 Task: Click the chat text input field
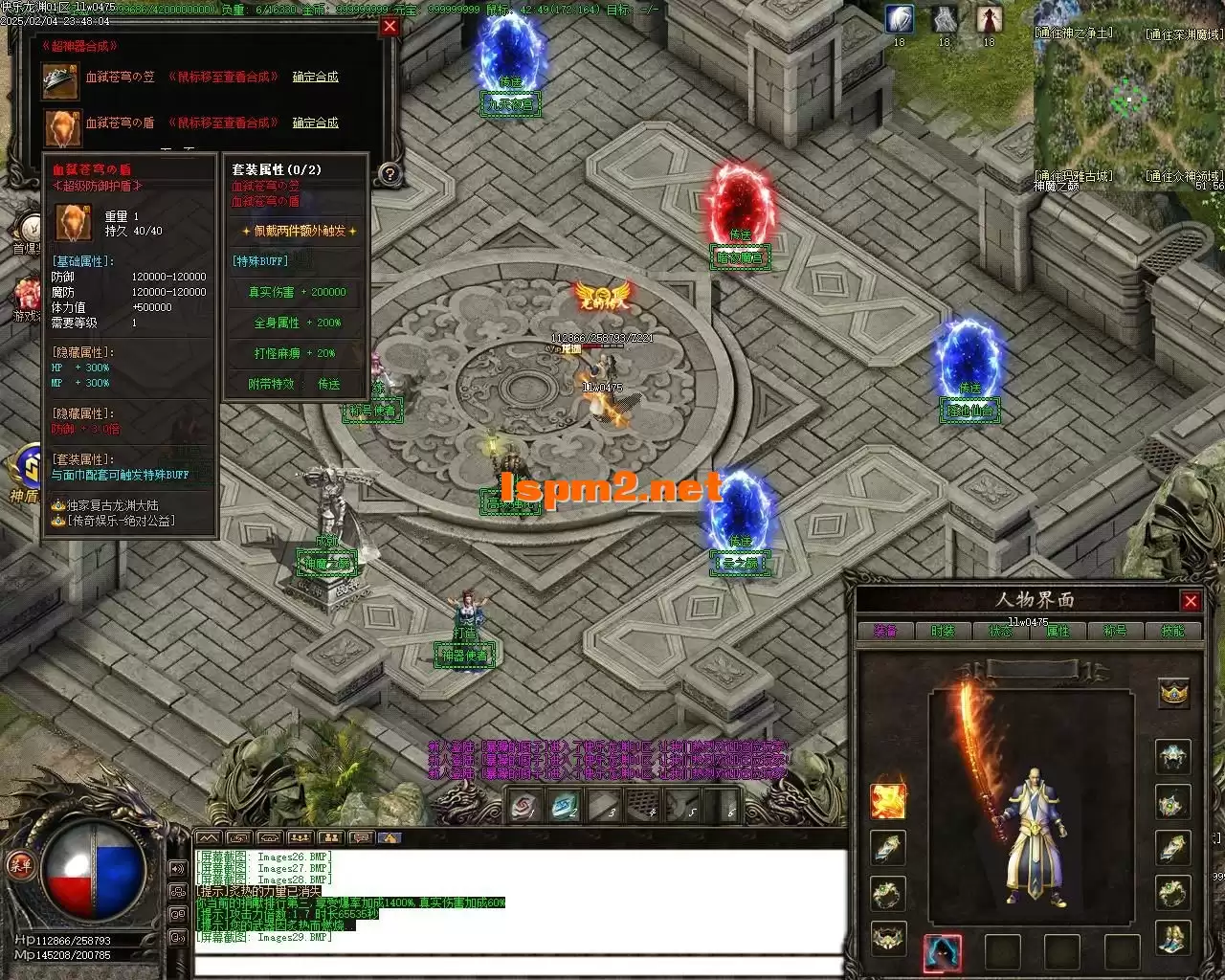point(517,962)
